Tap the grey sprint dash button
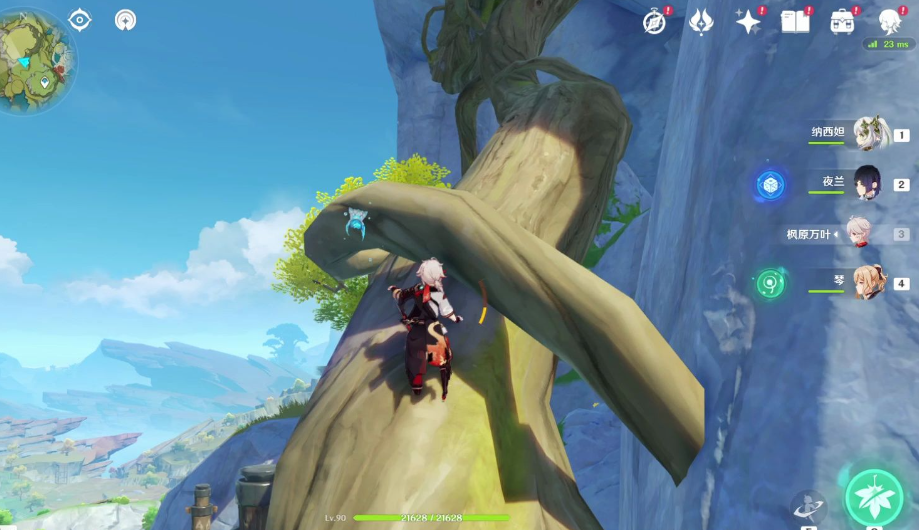 808,507
